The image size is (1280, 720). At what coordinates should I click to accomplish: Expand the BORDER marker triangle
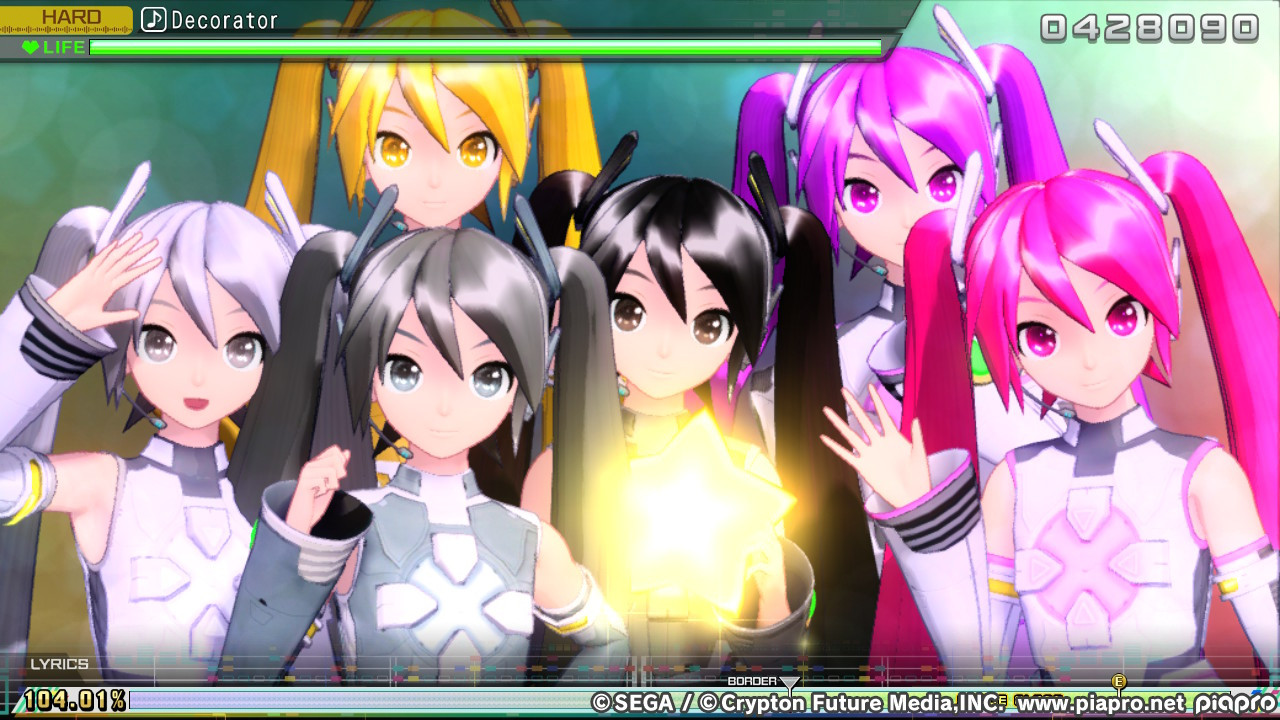point(790,682)
